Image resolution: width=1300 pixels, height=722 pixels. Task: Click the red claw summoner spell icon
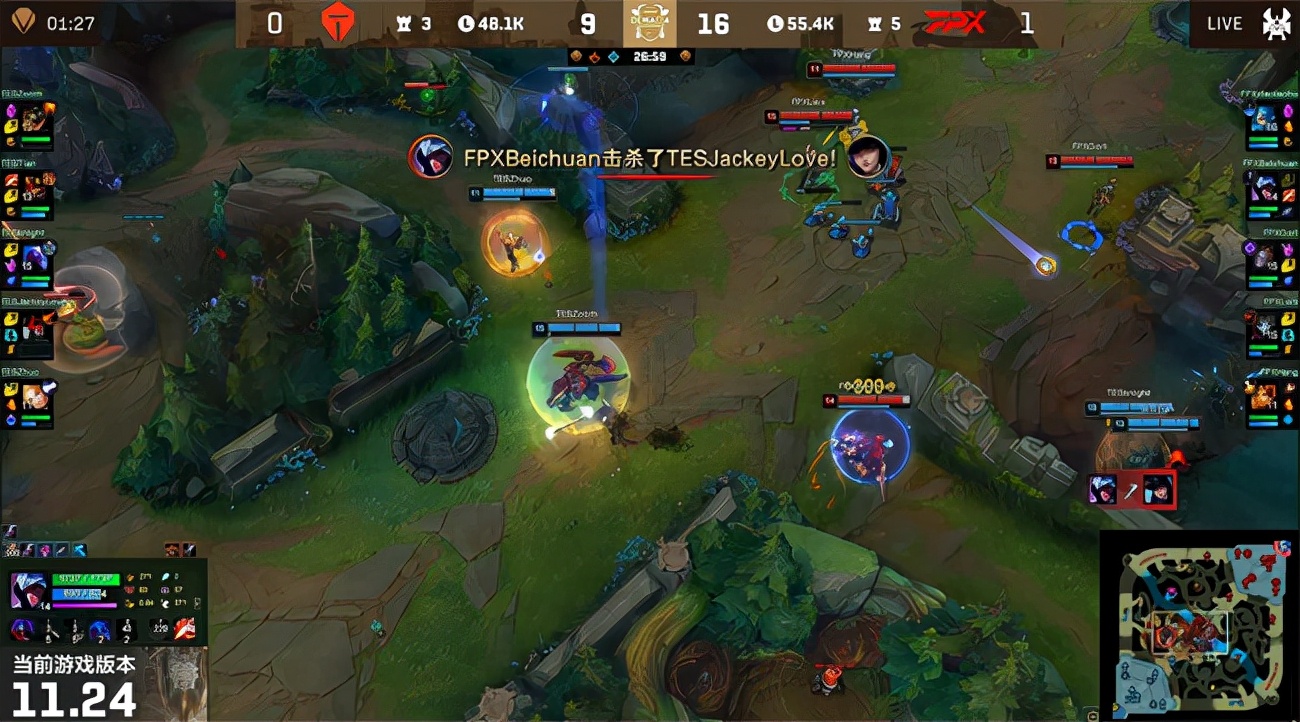tap(185, 628)
